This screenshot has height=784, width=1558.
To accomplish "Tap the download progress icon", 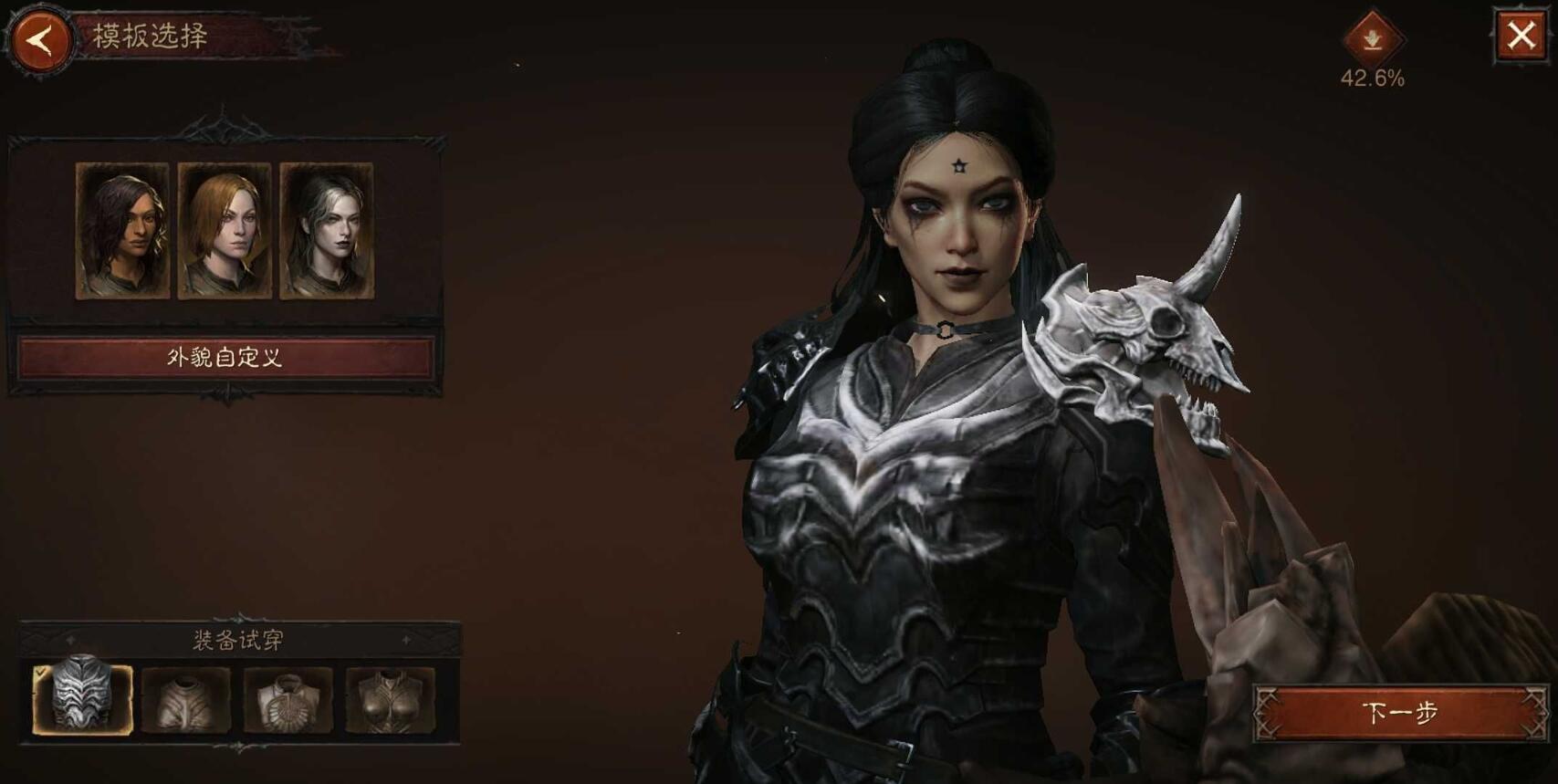I will [x=1372, y=40].
